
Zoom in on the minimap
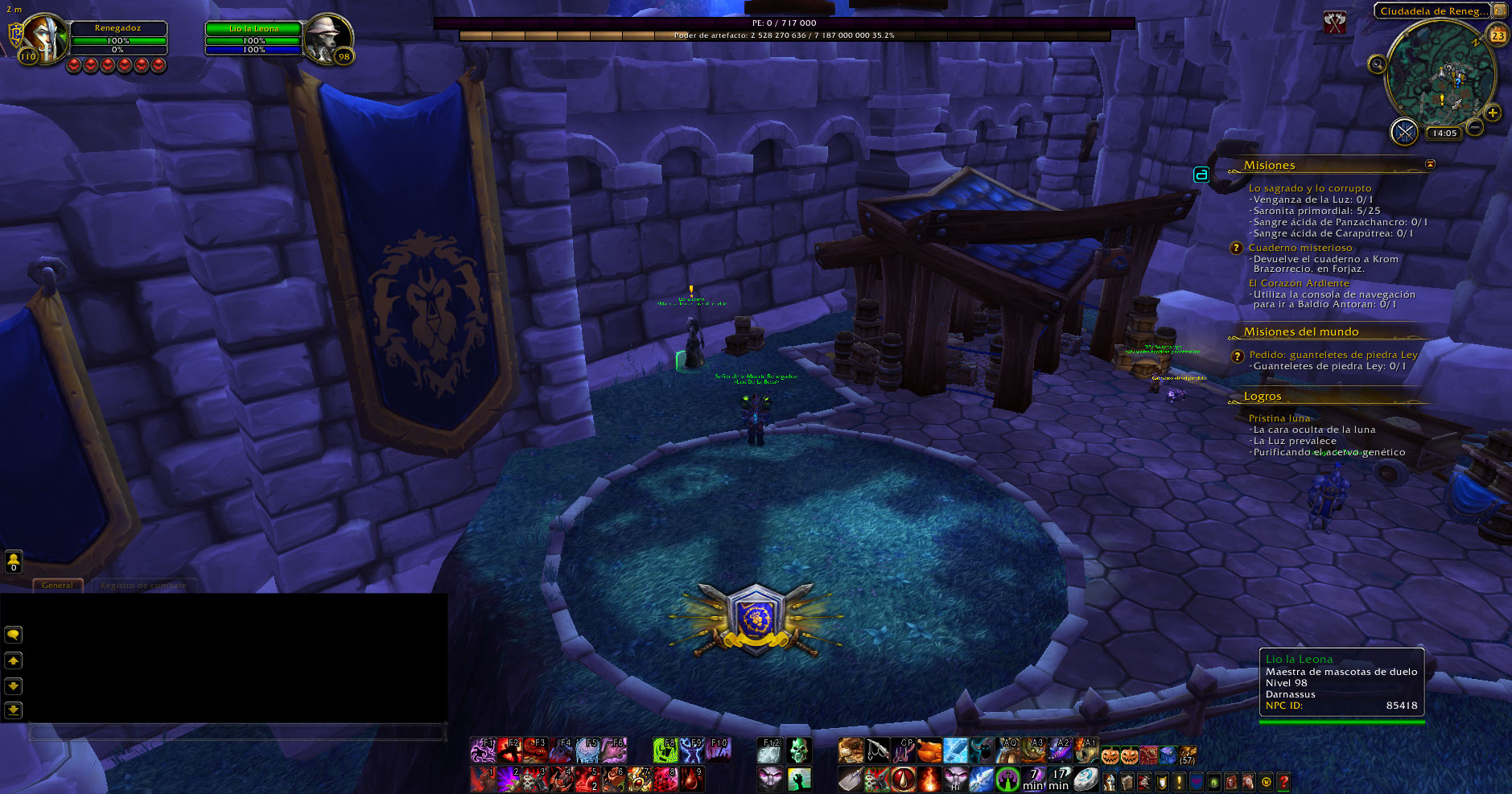coord(1493,113)
